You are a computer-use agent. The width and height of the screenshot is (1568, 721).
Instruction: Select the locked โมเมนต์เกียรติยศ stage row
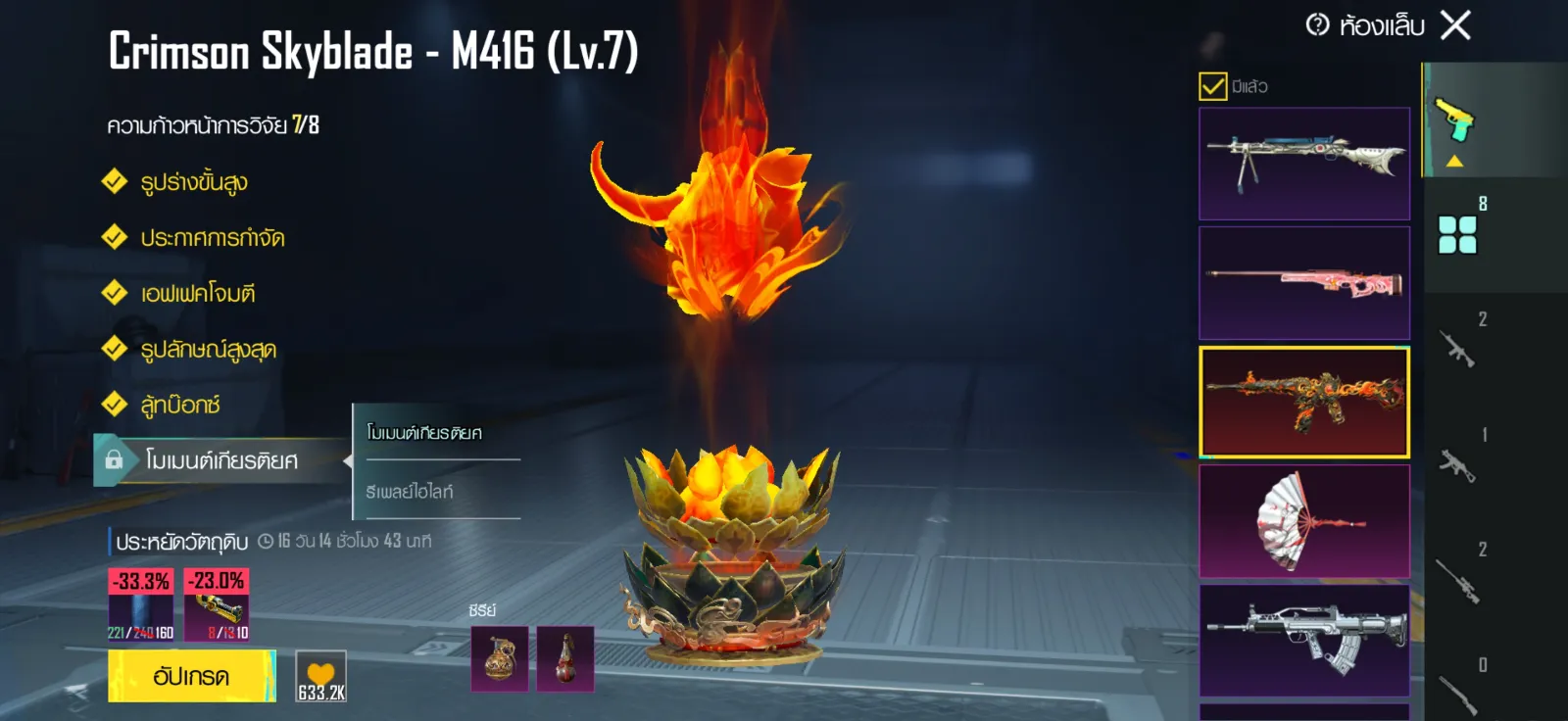click(x=220, y=460)
